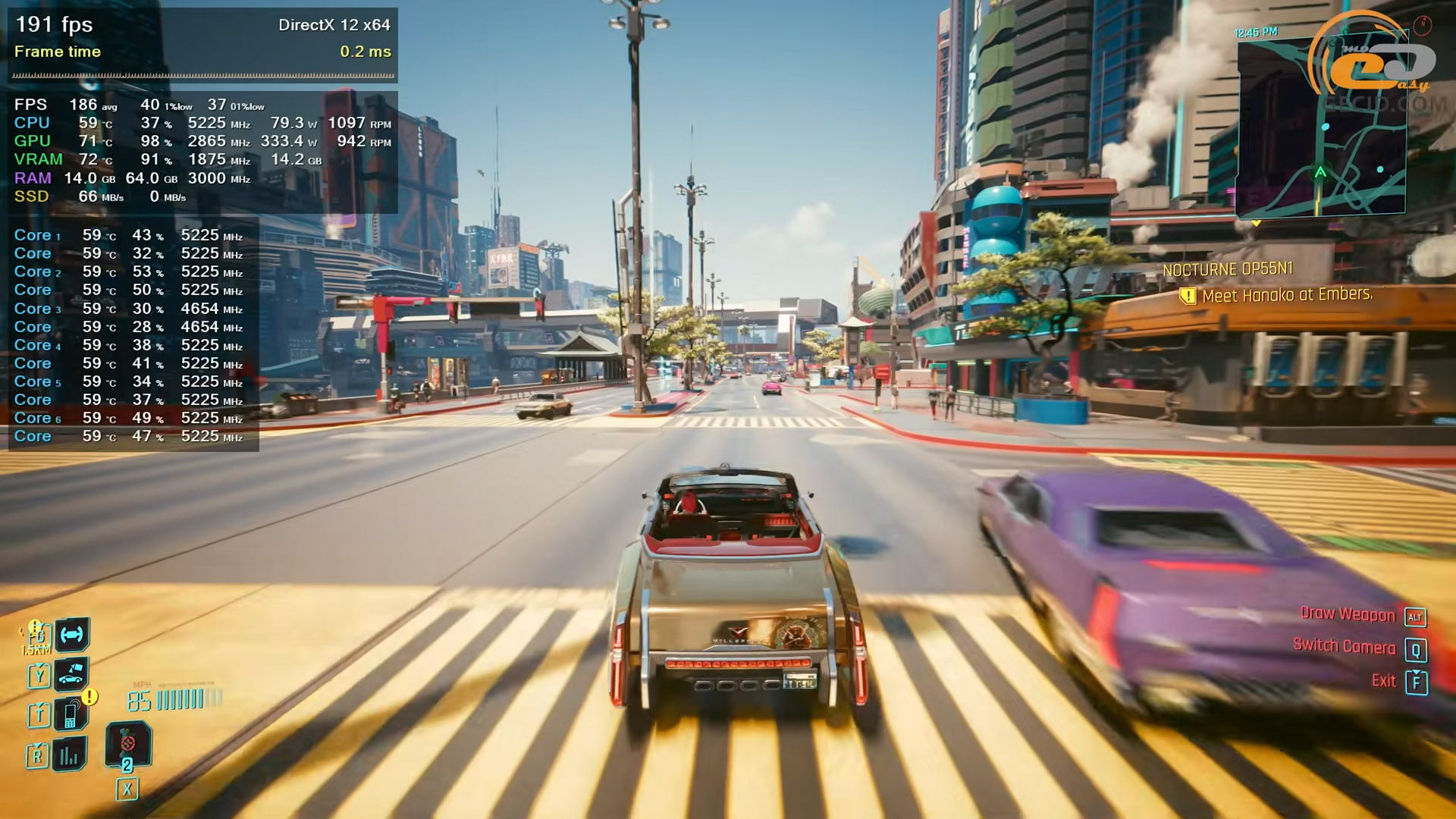Activate the vehicle axle icon
1456x819 pixels.
click(72, 635)
